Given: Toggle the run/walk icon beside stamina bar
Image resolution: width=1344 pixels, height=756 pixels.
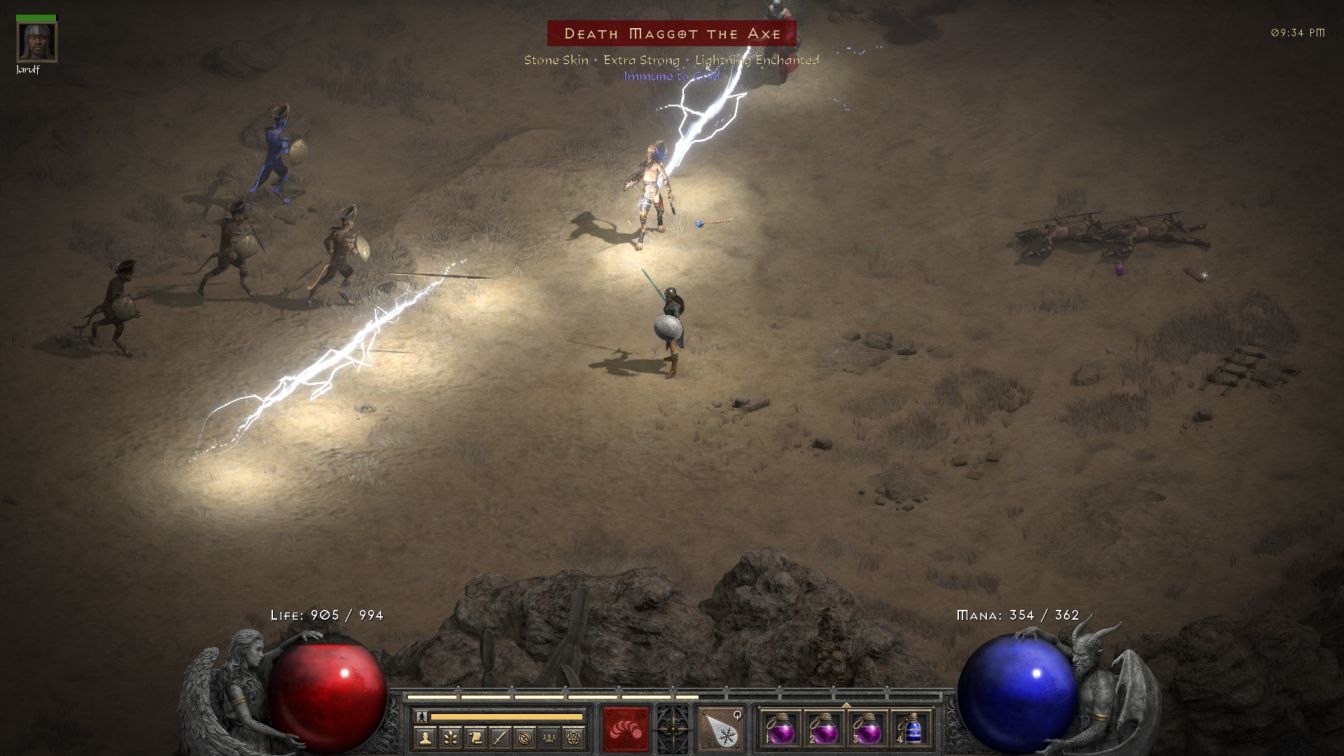Looking at the screenshot, I should [421, 716].
